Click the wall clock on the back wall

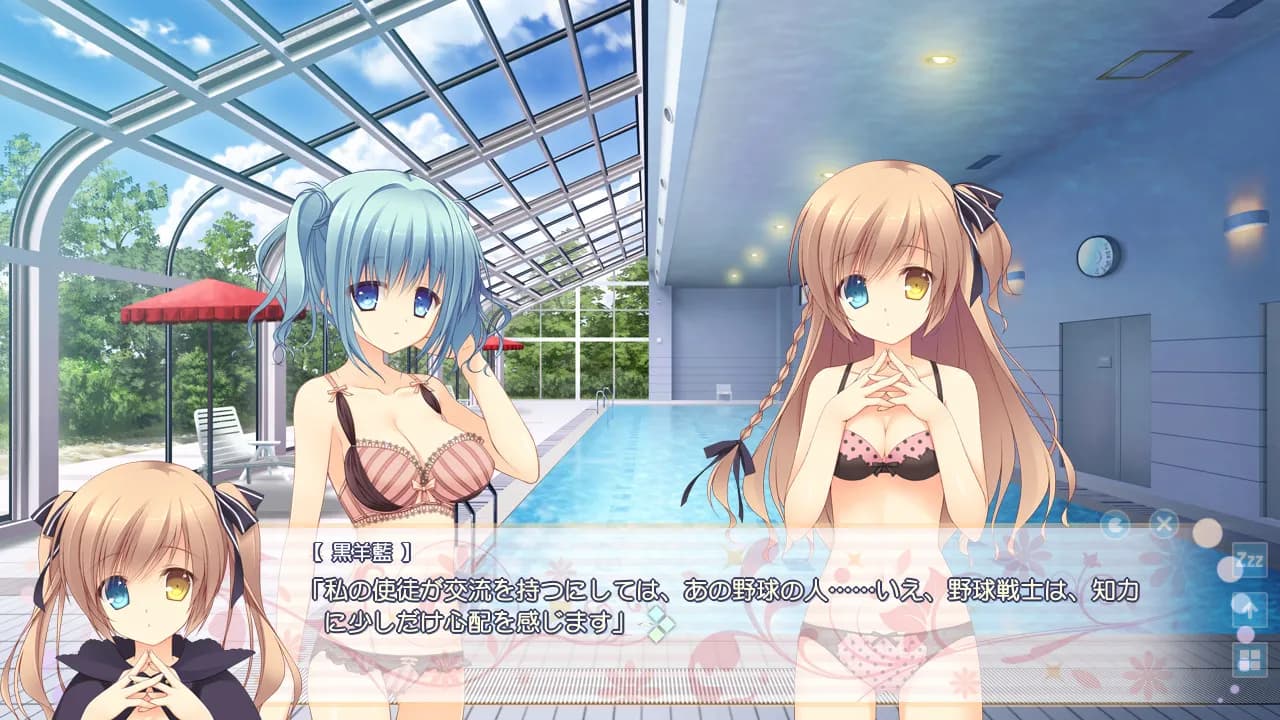pyautogui.click(x=1095, y=258)
